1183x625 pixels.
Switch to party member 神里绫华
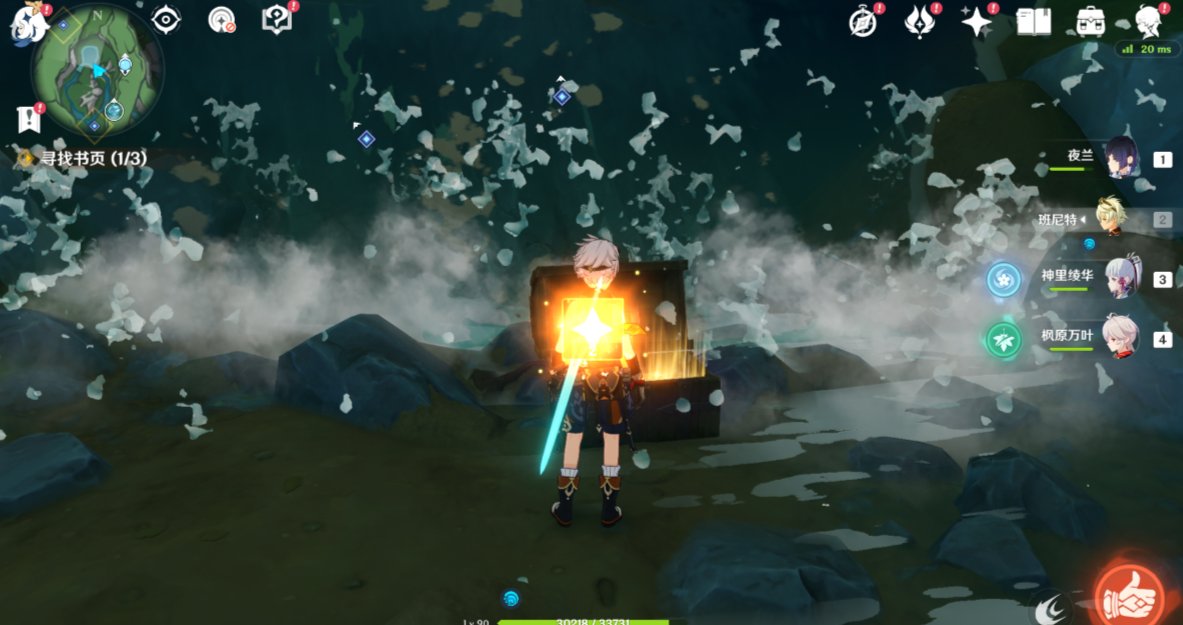coord(1120,279)
